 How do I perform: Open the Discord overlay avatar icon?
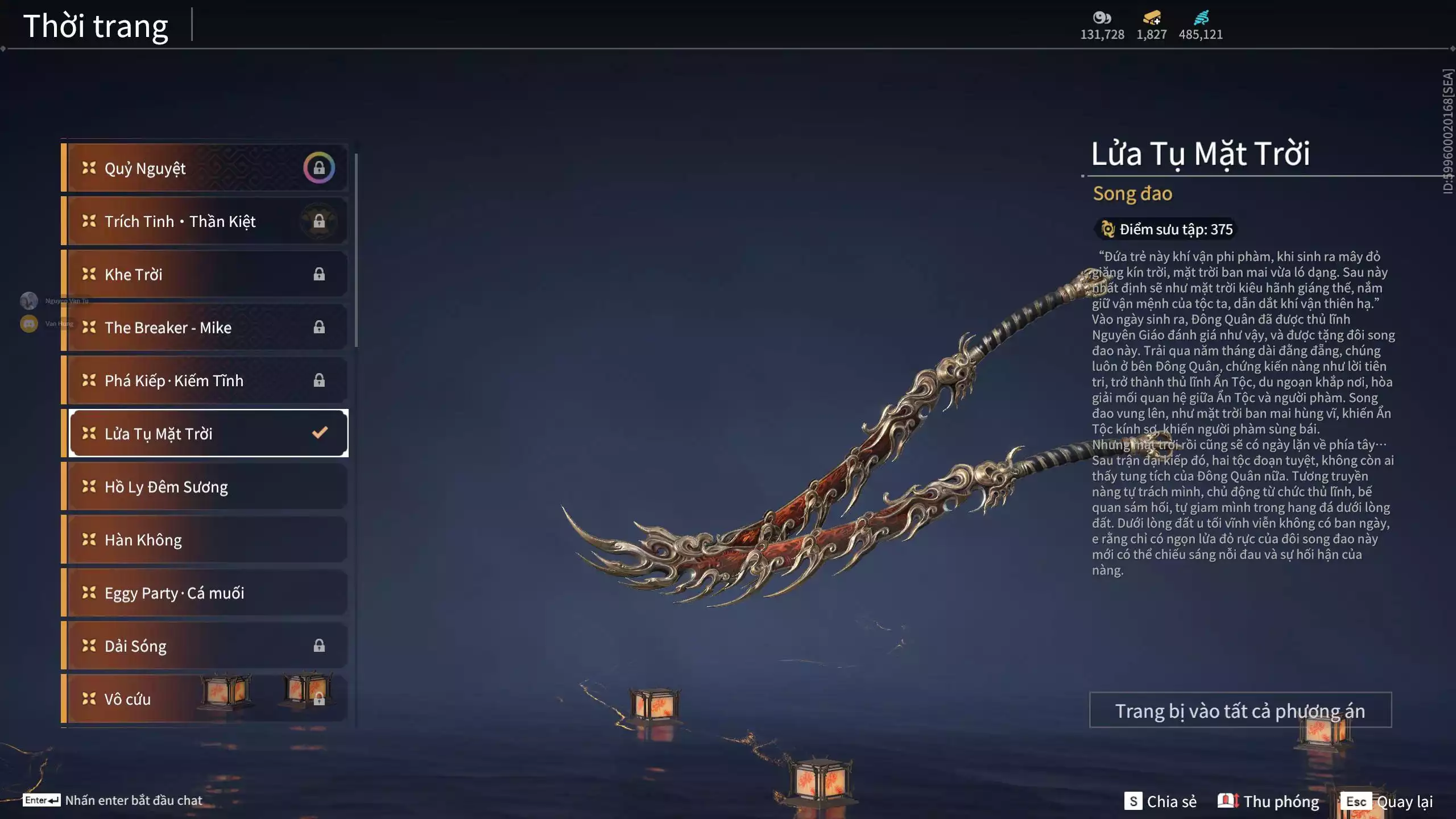(x=29, y=324)
